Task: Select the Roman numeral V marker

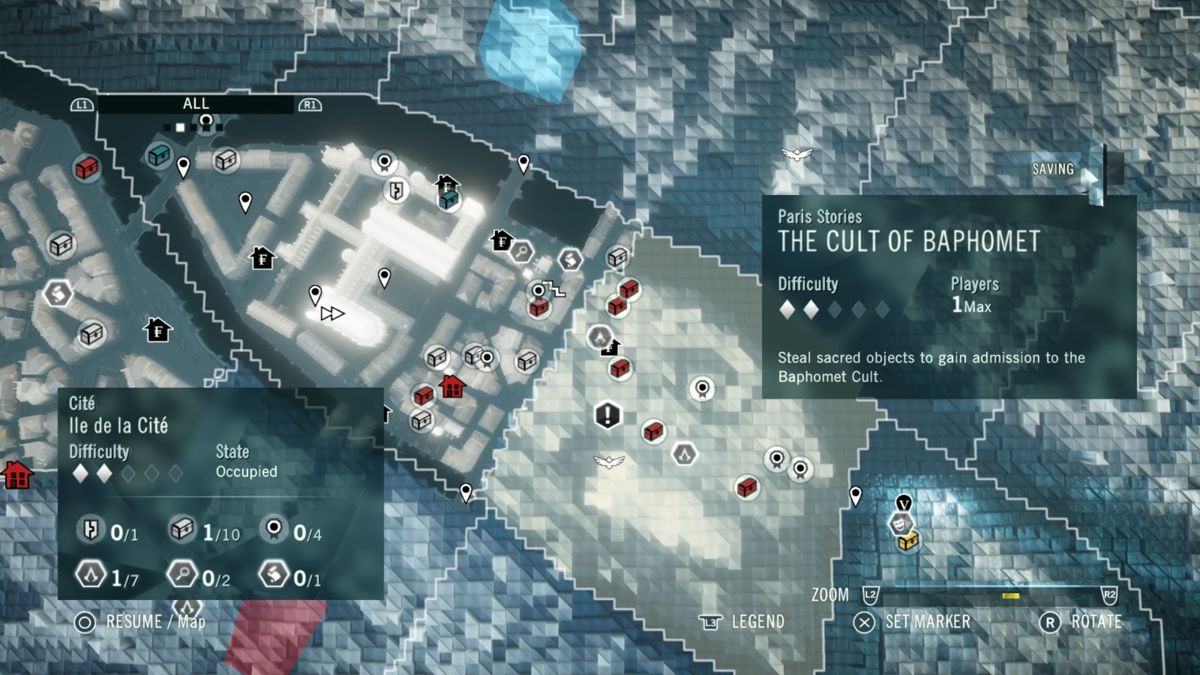Action: [904, 503]
